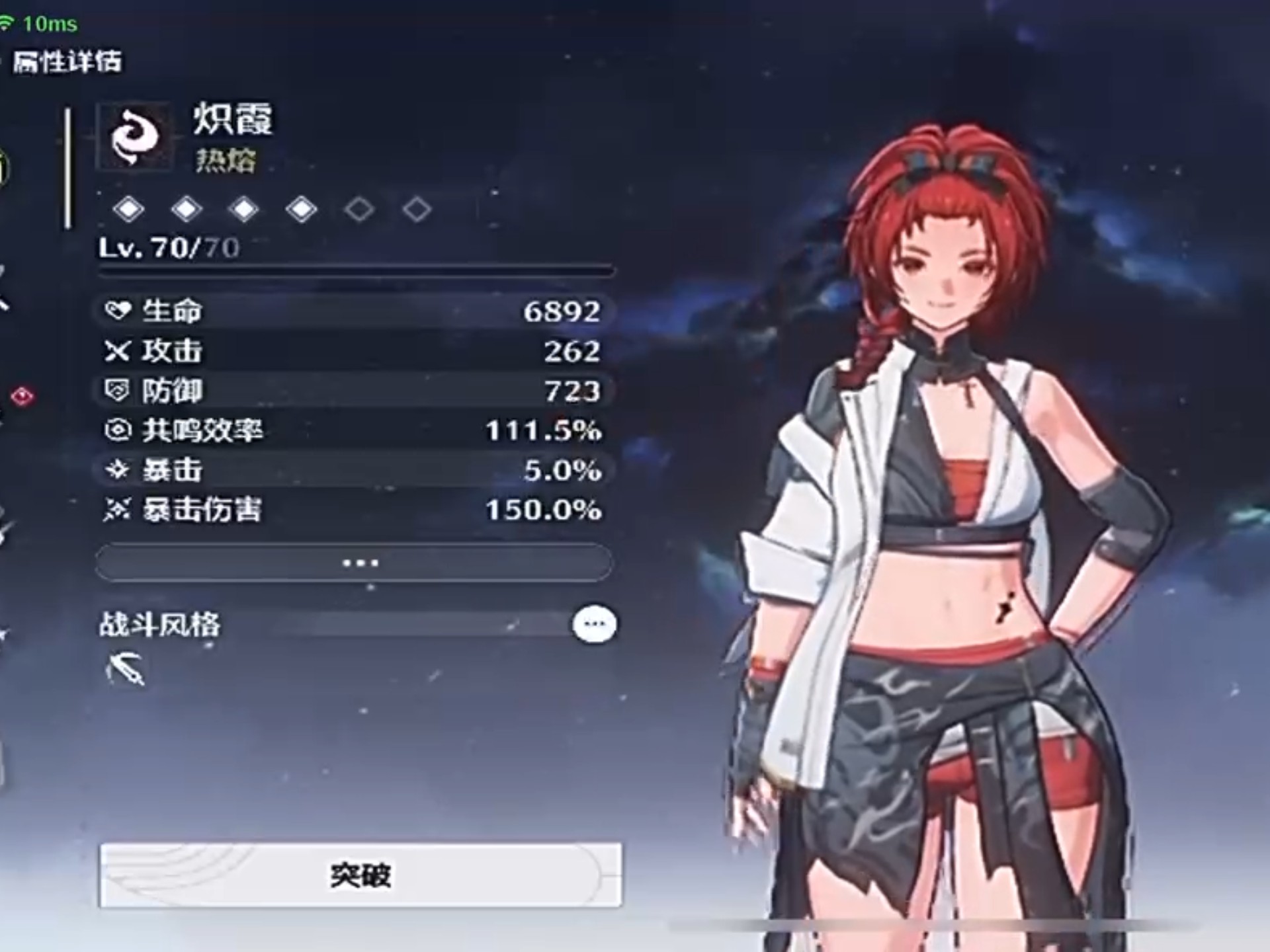Activate the first ascension star diamond
The width and height of the screenshot is (1270, 952).
[131, 208]
